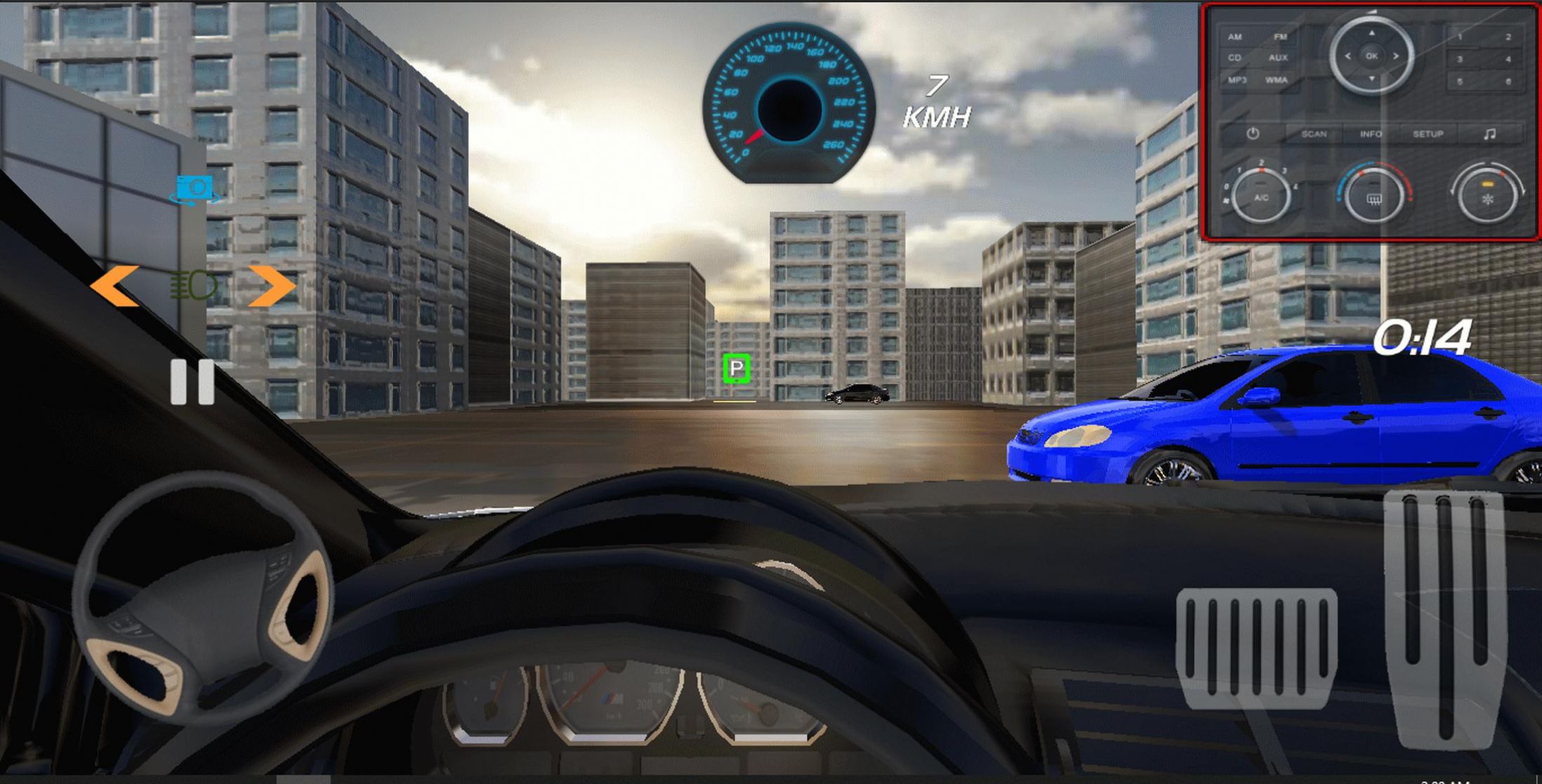Click the snowflake air conditioning knob
The width and height of the screenshot is (1542, 784).
click(1487, 197)
